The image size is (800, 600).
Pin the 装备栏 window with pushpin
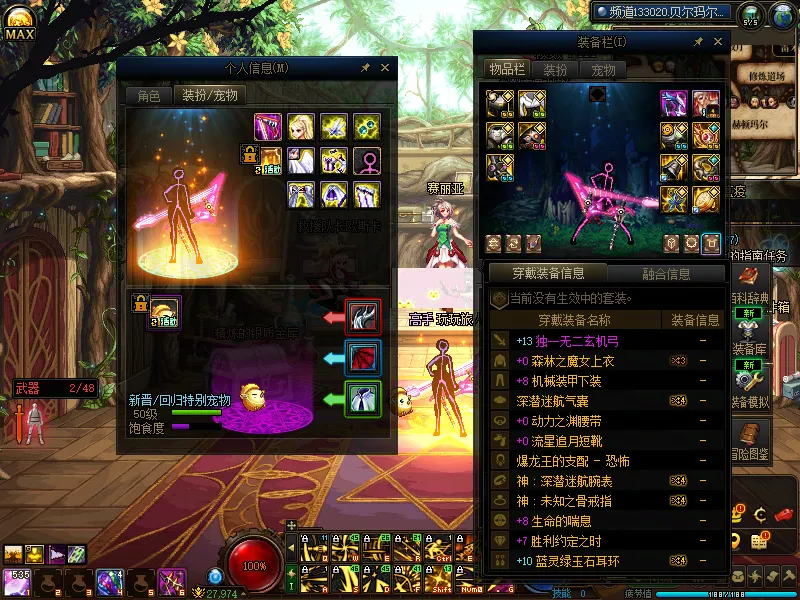698,42
